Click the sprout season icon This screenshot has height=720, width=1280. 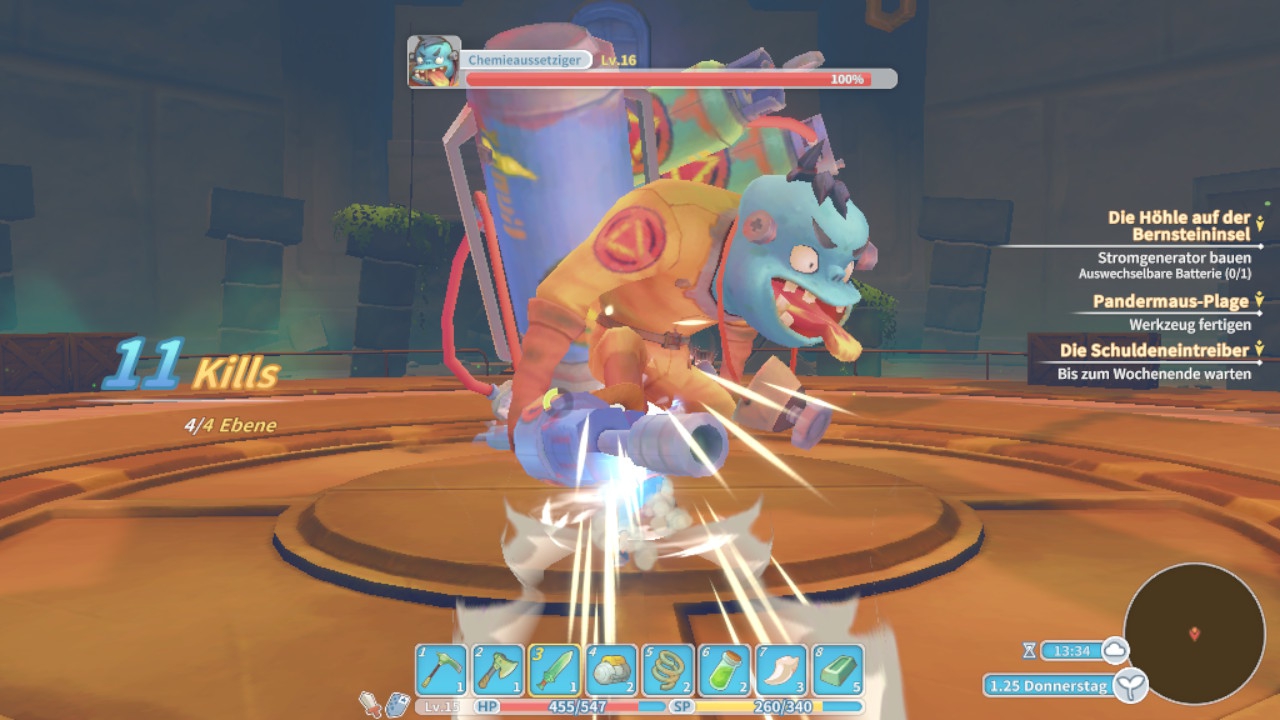pyautogui.click(x=1131, y=685)
